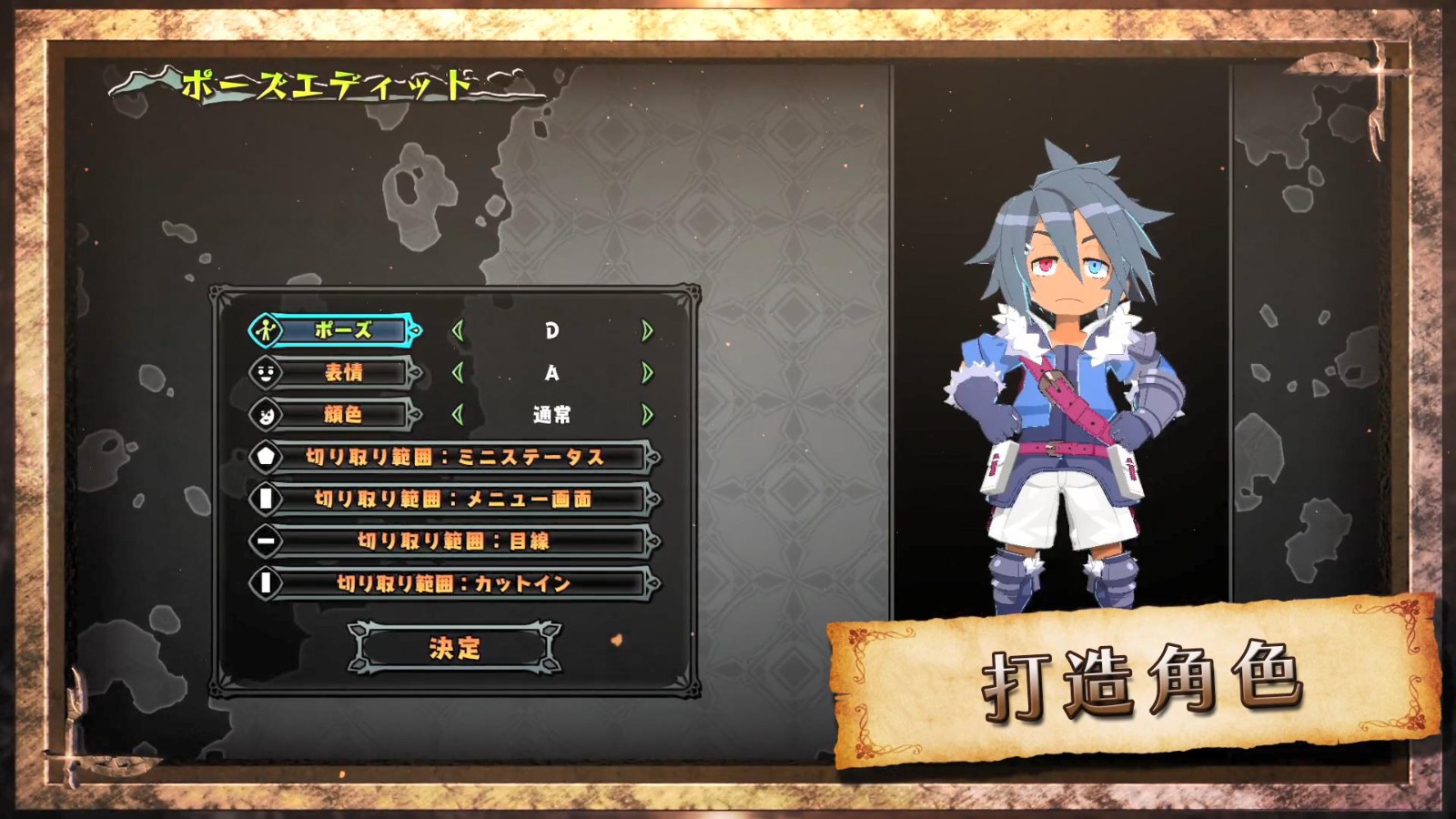
Task: Click the winking face icon beside 顔色
Action: [263, 414]
